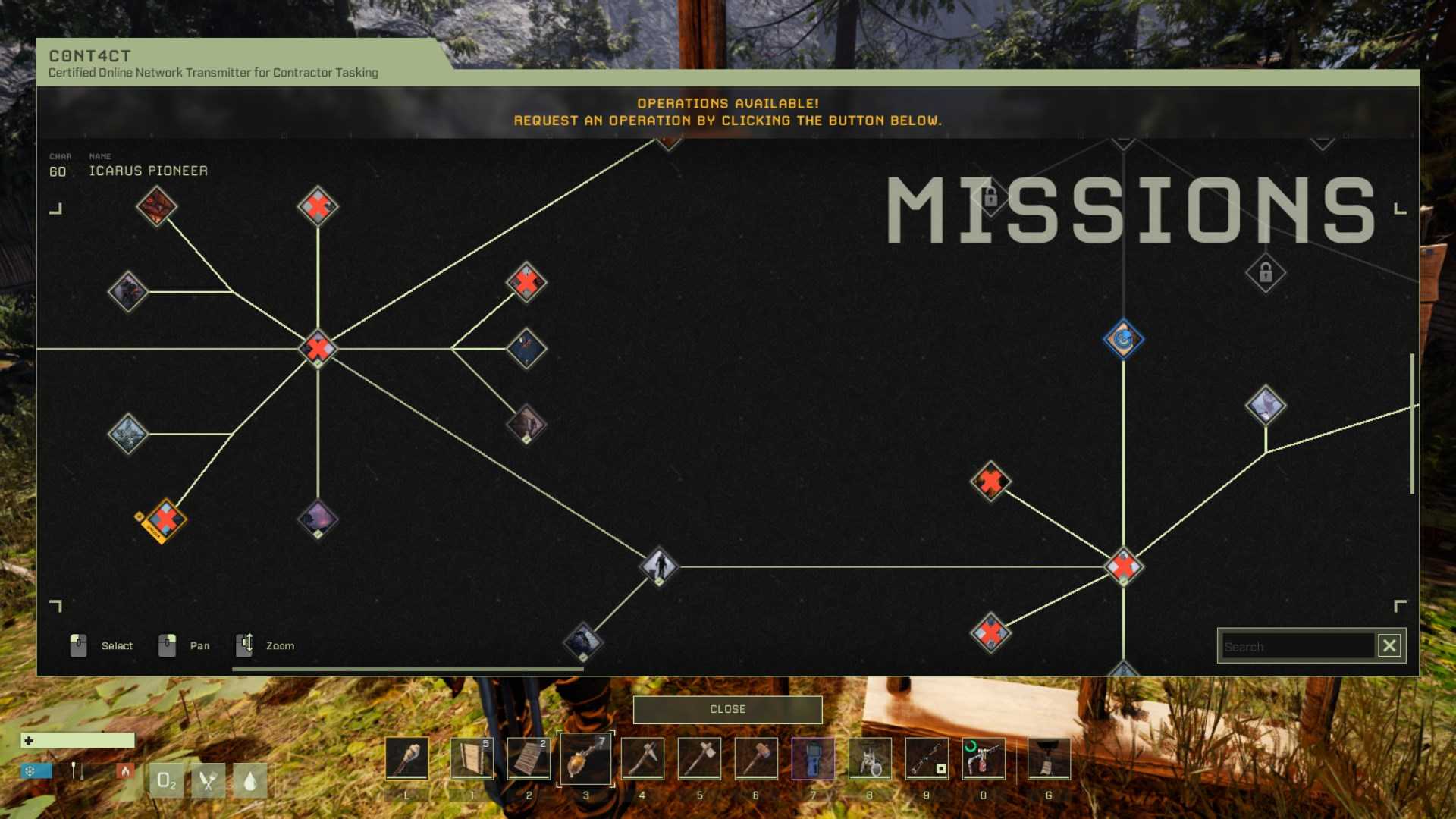
Task: Close the CONT4CT mission panel
Action: (x=727, y=709)
